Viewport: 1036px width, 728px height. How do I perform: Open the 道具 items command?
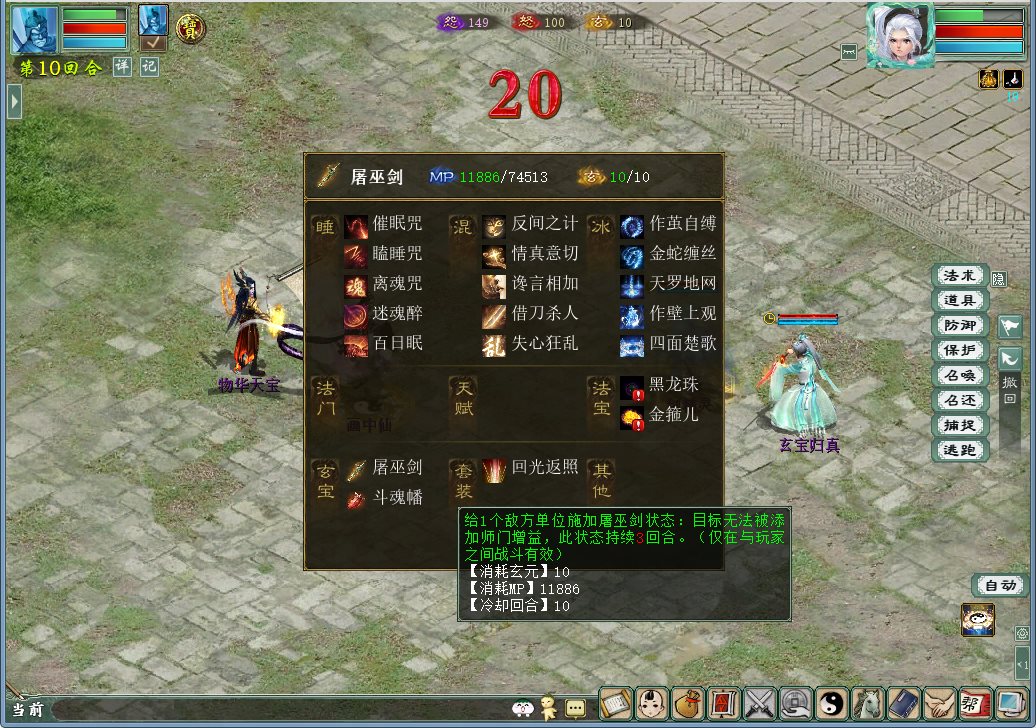[959, 300]
